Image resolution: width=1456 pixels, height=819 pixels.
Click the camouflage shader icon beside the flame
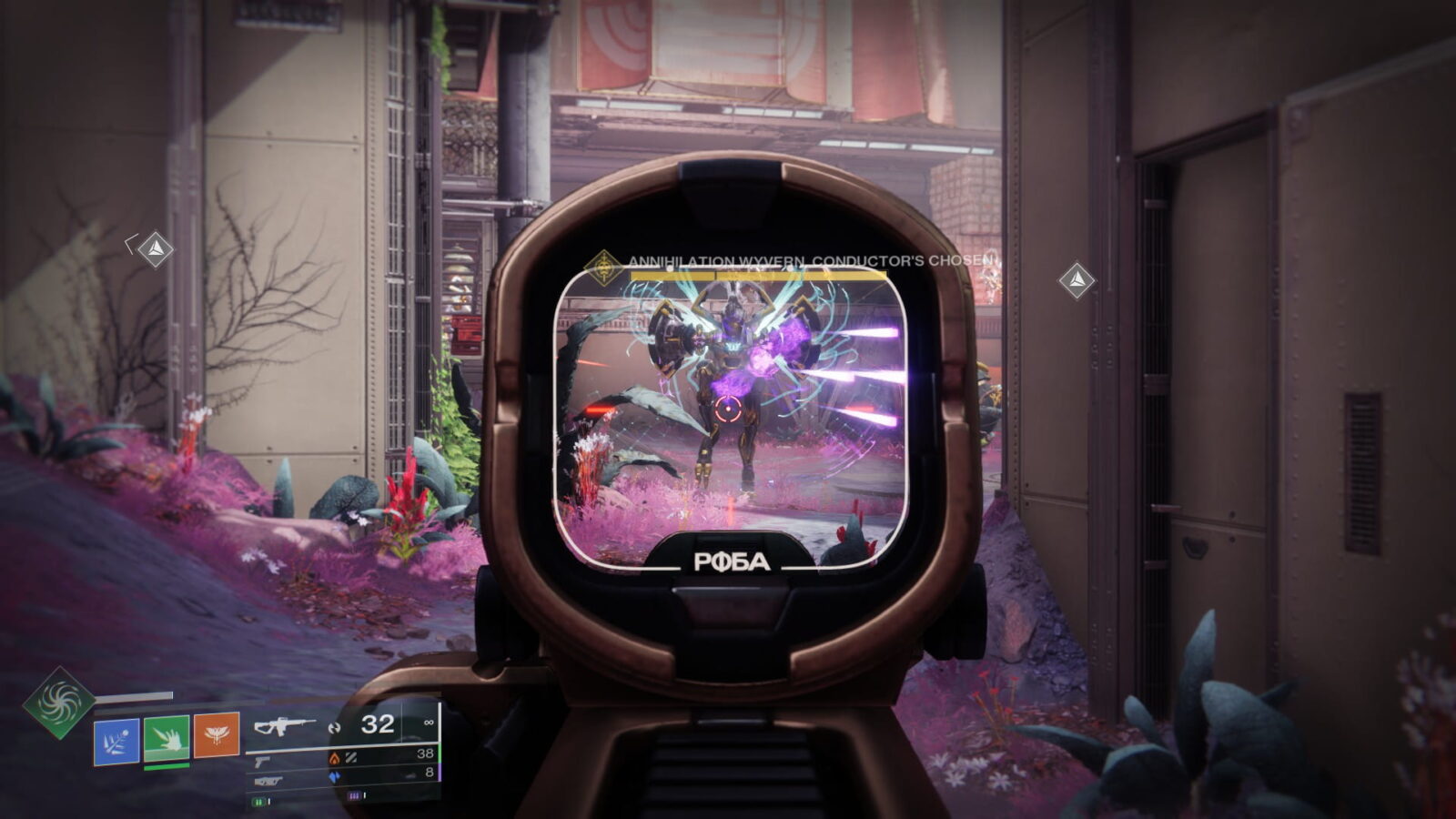(352, 758)
